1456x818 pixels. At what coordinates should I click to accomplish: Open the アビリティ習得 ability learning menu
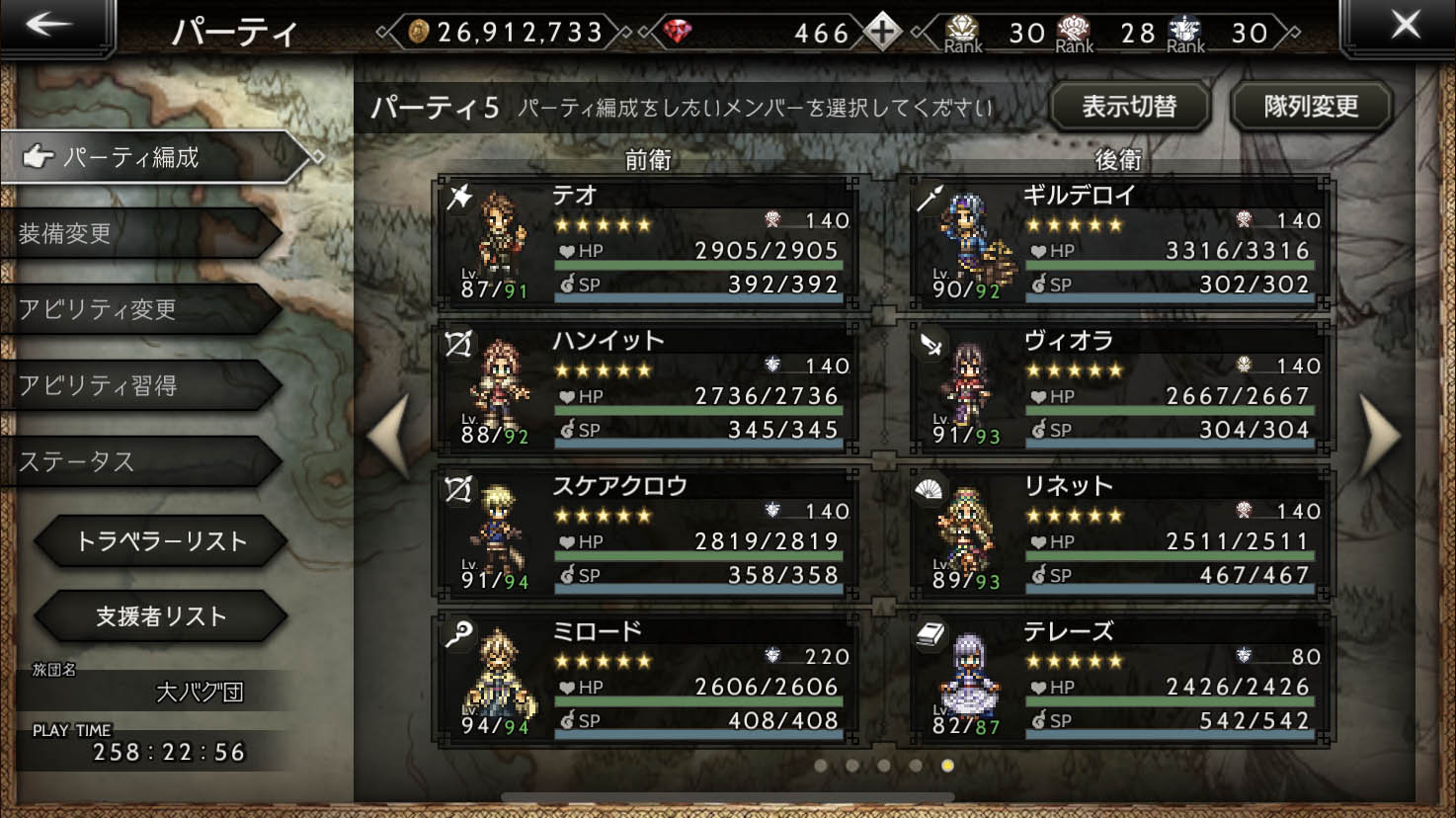(x=138, y=385)
